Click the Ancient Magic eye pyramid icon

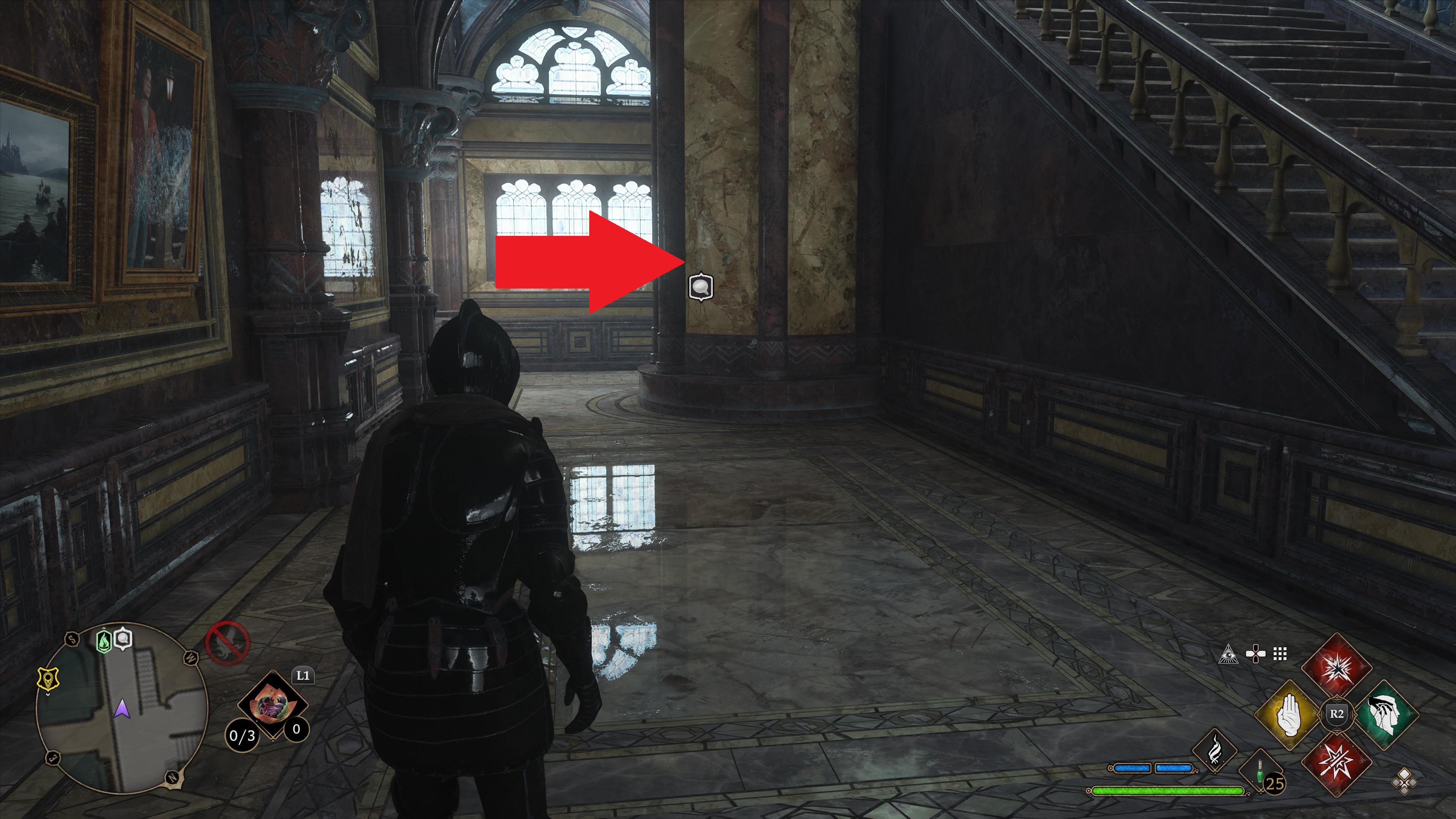tap(1229, 654)
